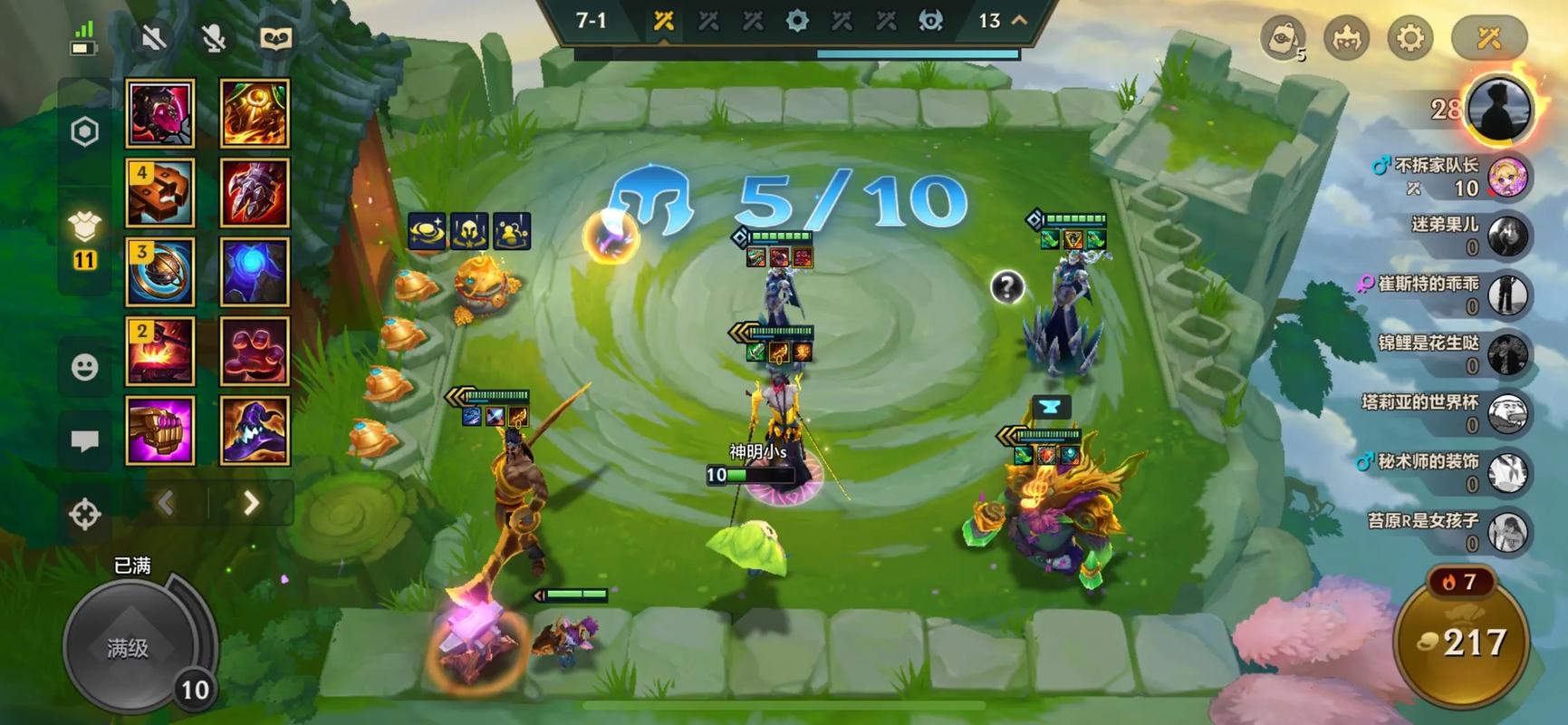
Task: Select the purple gauntlet fist item
Action: pyautogui.click(x=159, y=430)
